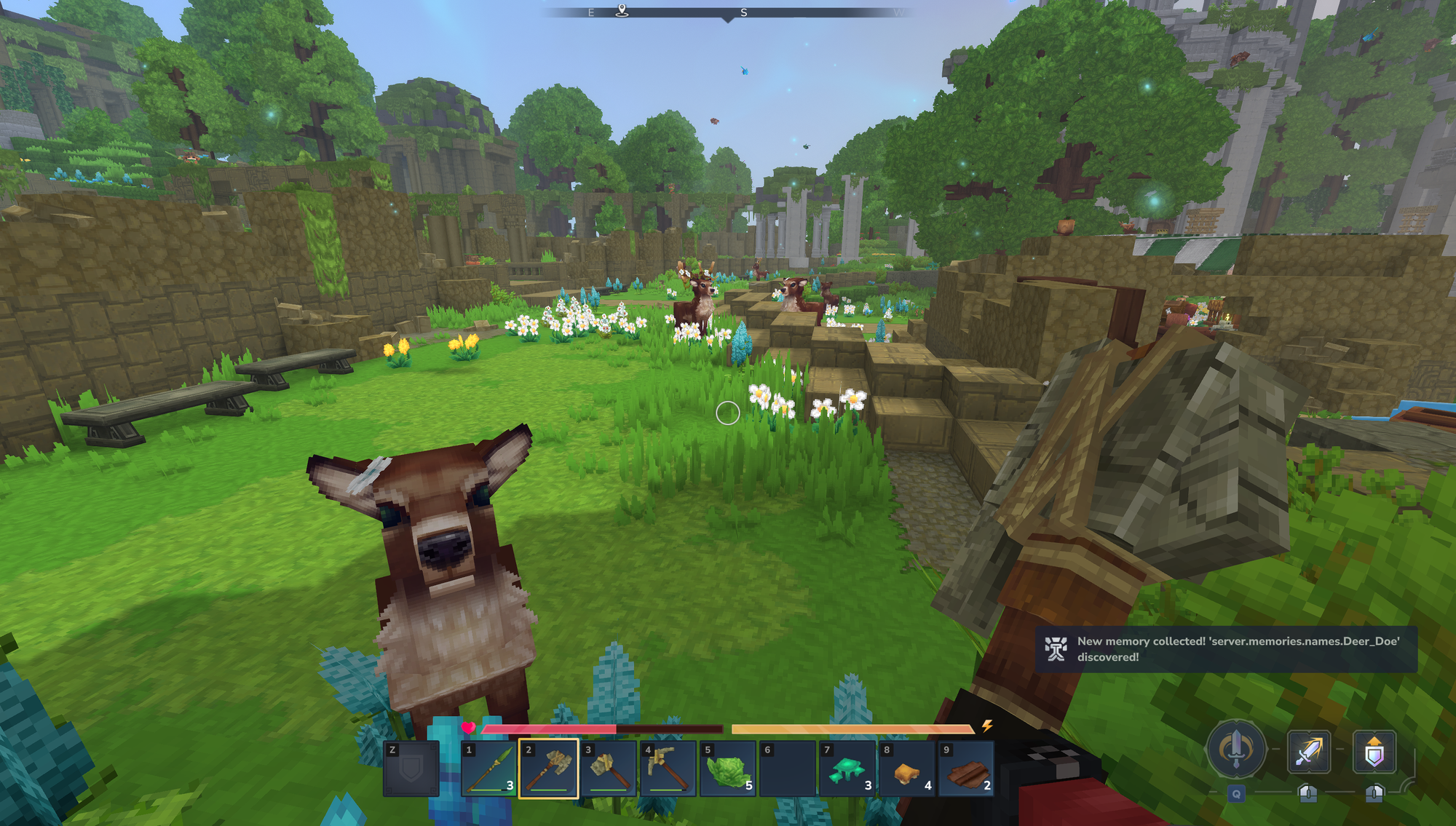The height and width of the screenshot is (826, 1456).
Task: Select the highlighted stone axe slot
Action: click(549, 769)
